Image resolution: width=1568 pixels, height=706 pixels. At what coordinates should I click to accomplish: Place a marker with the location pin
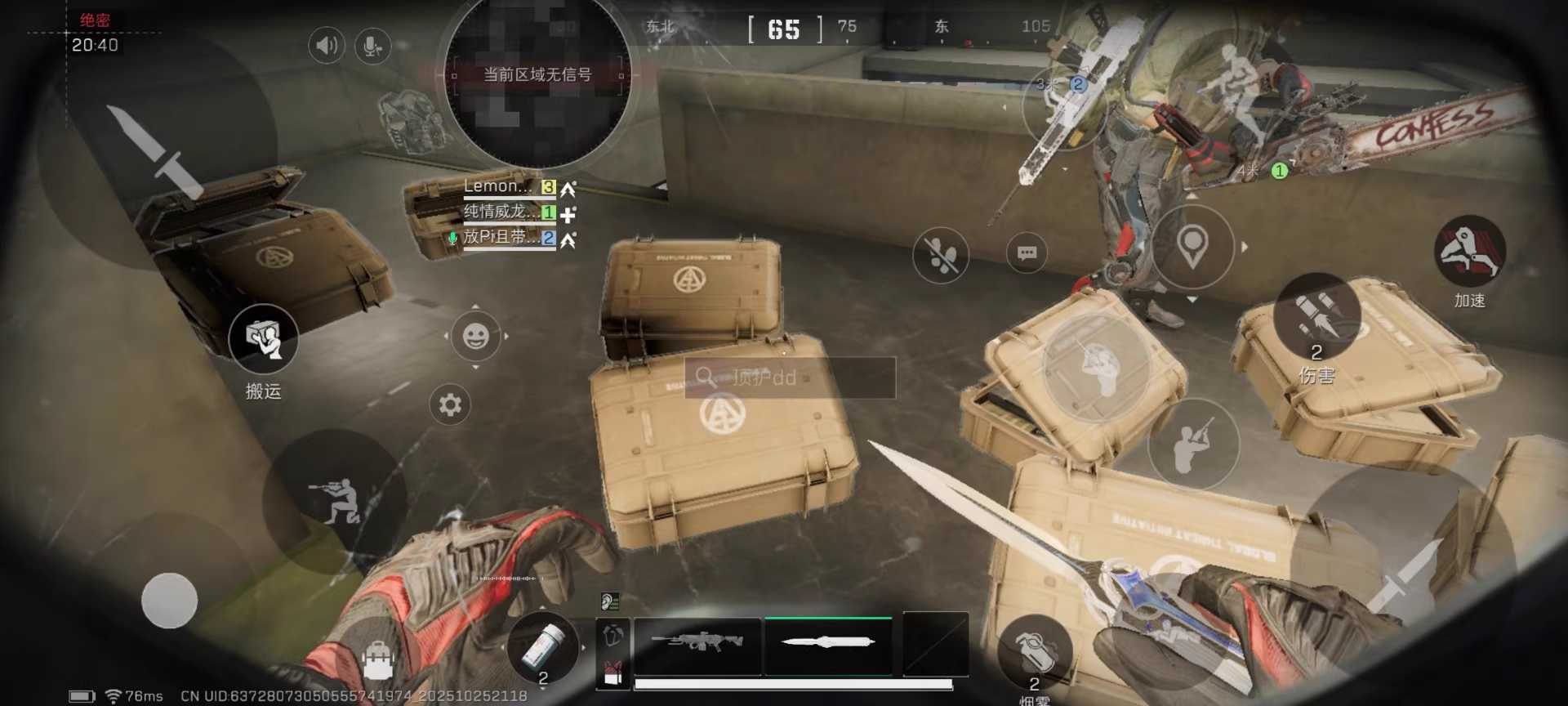point(1192,246)
